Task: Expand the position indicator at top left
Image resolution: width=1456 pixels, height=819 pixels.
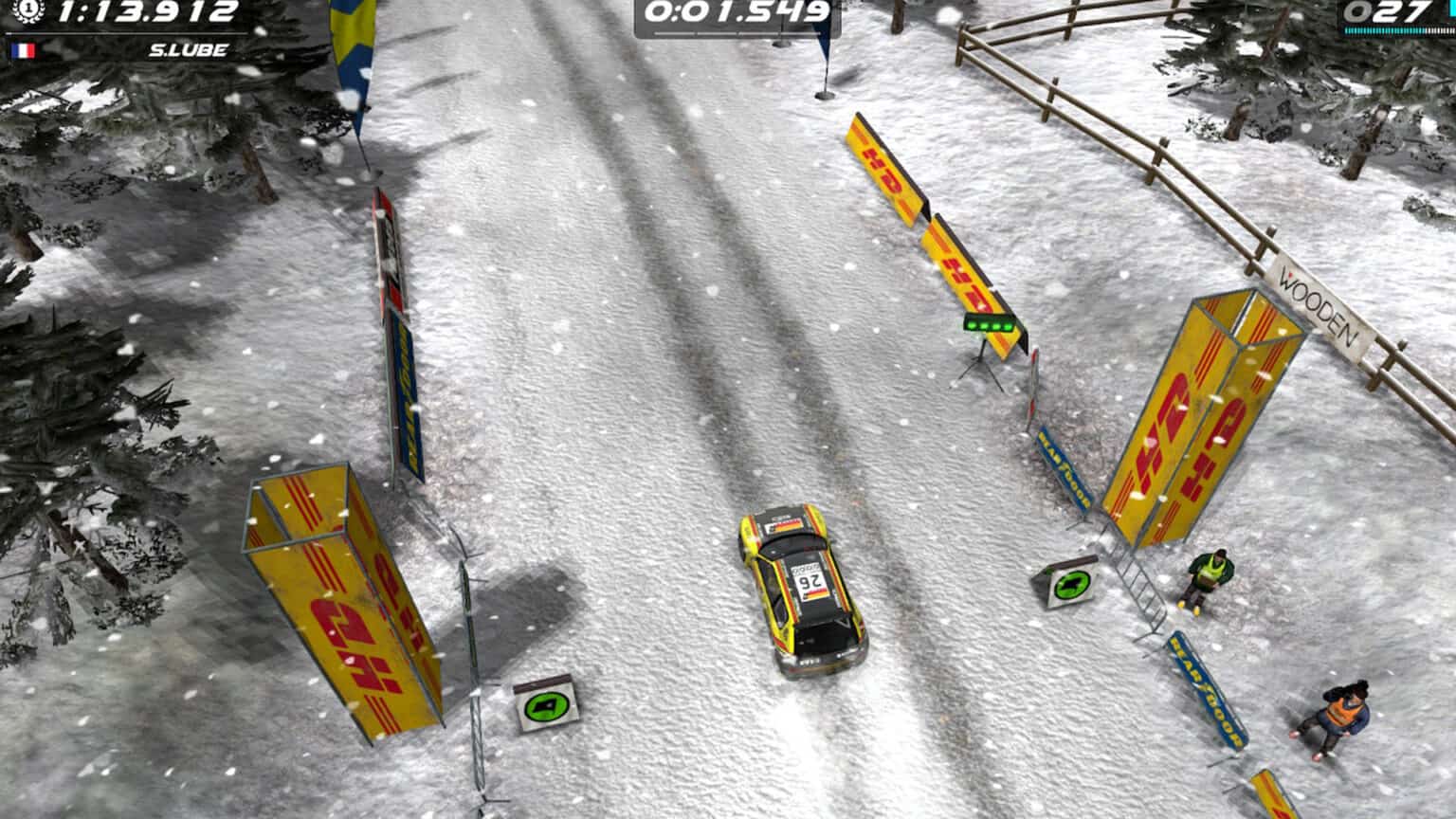Action: point(28,13)
